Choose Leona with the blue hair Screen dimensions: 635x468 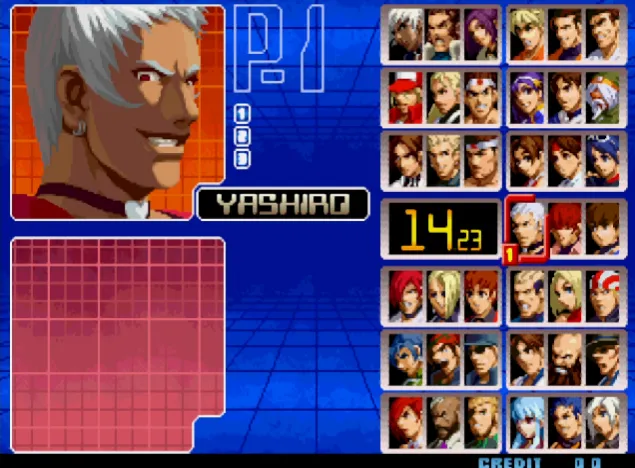pyautogui.click(x=405, y=357)
